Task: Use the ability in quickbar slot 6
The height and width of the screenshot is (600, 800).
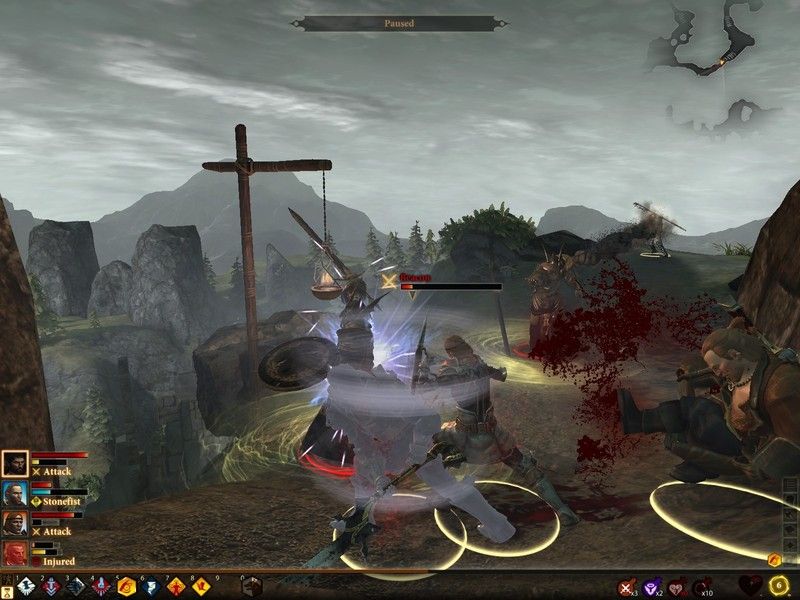Action: (152, 586)
